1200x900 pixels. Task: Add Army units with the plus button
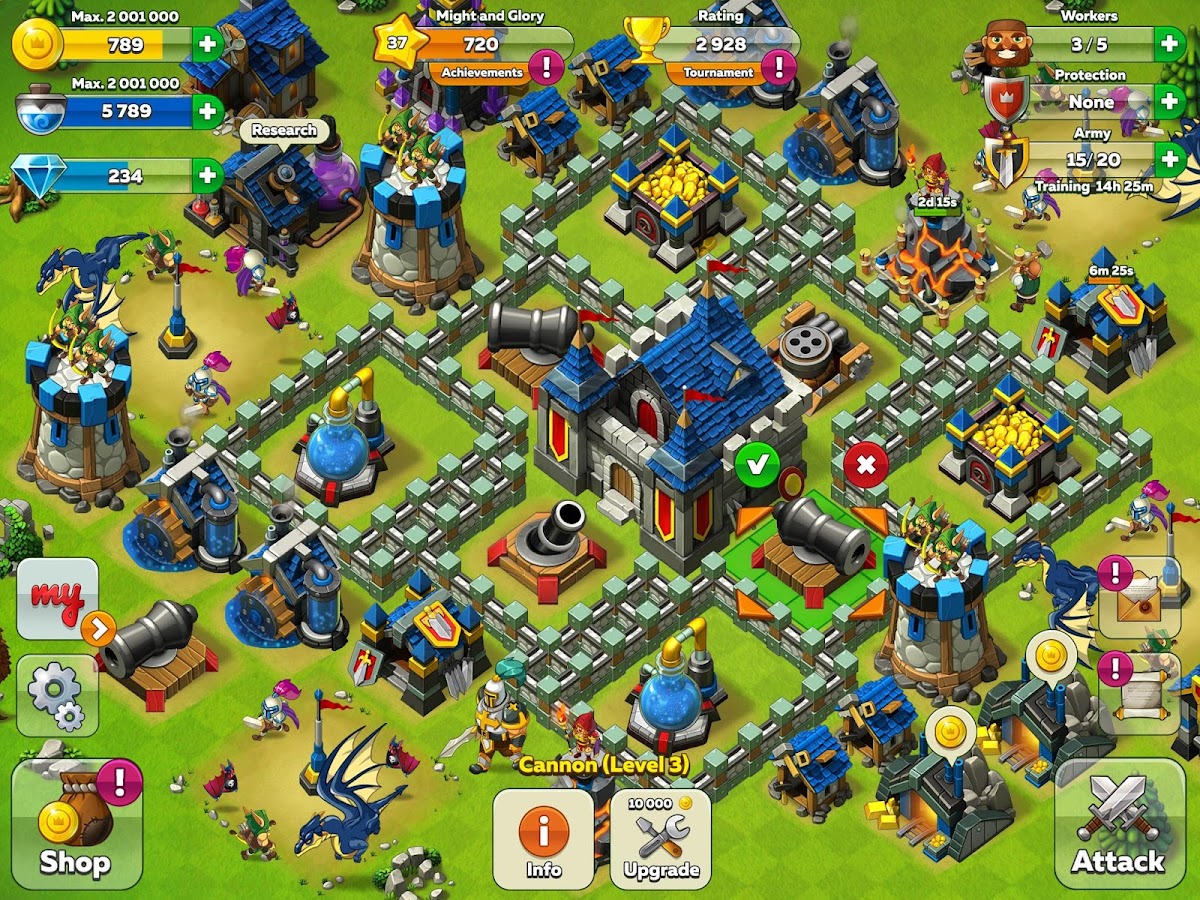click(1169, 158)
